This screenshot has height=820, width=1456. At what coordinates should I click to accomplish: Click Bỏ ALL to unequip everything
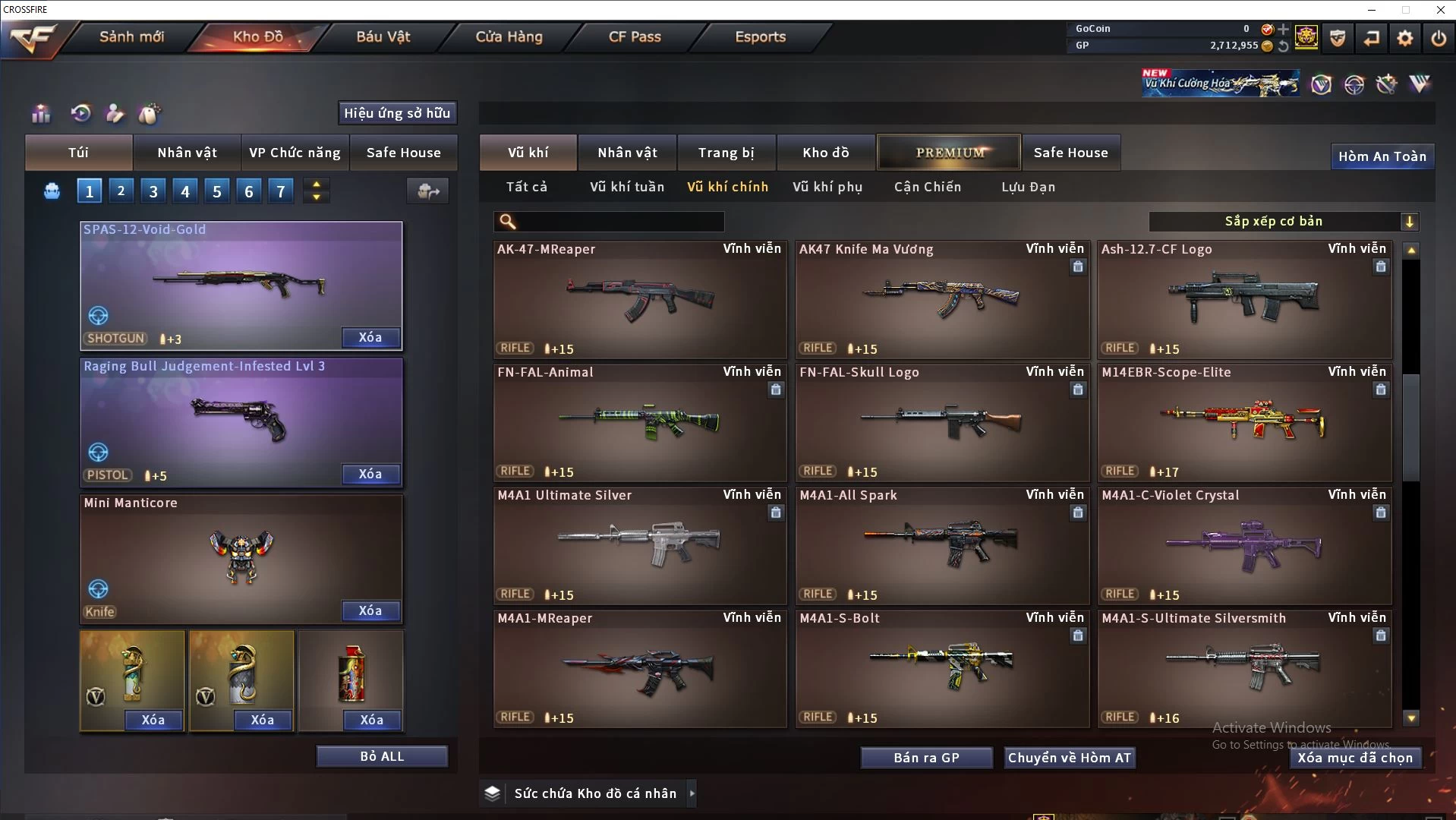[x=382, y=756]
